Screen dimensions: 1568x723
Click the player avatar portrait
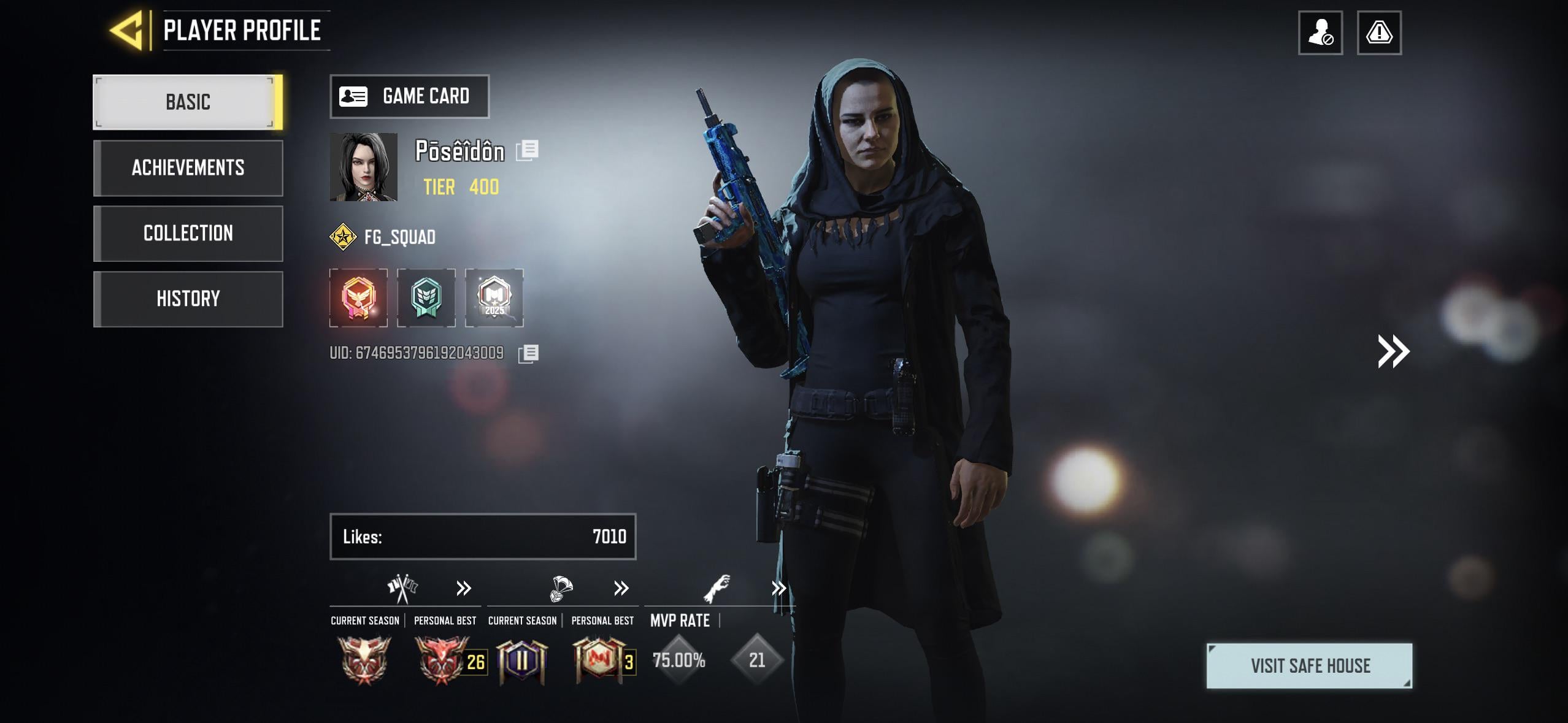point(363,167)
